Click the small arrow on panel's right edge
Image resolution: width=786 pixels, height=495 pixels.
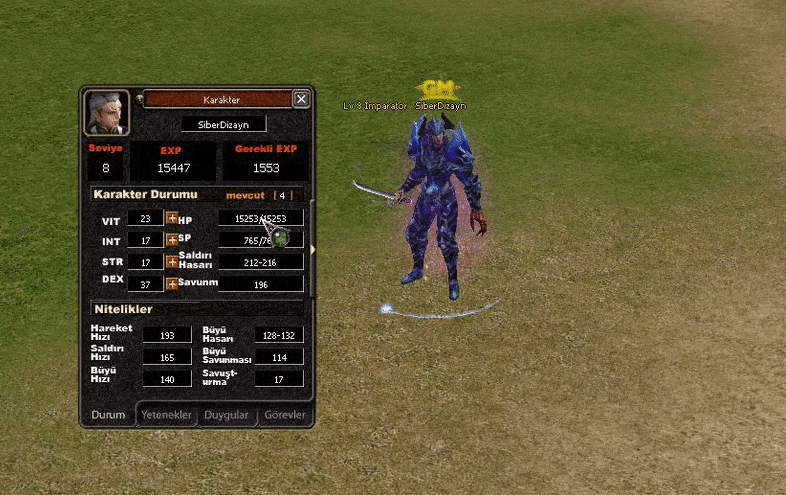tap(313, 249)
